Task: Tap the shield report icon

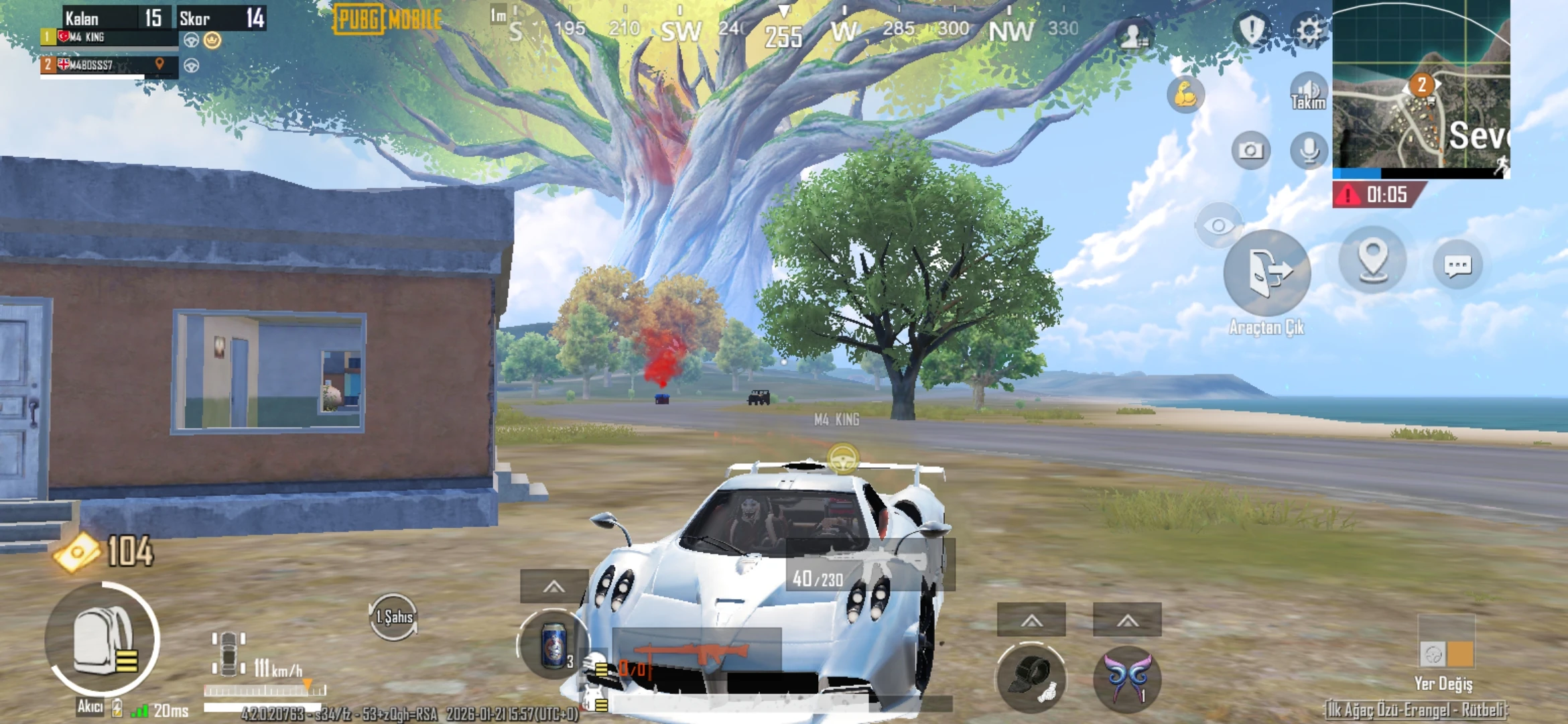Action: tap(1251, 30)
